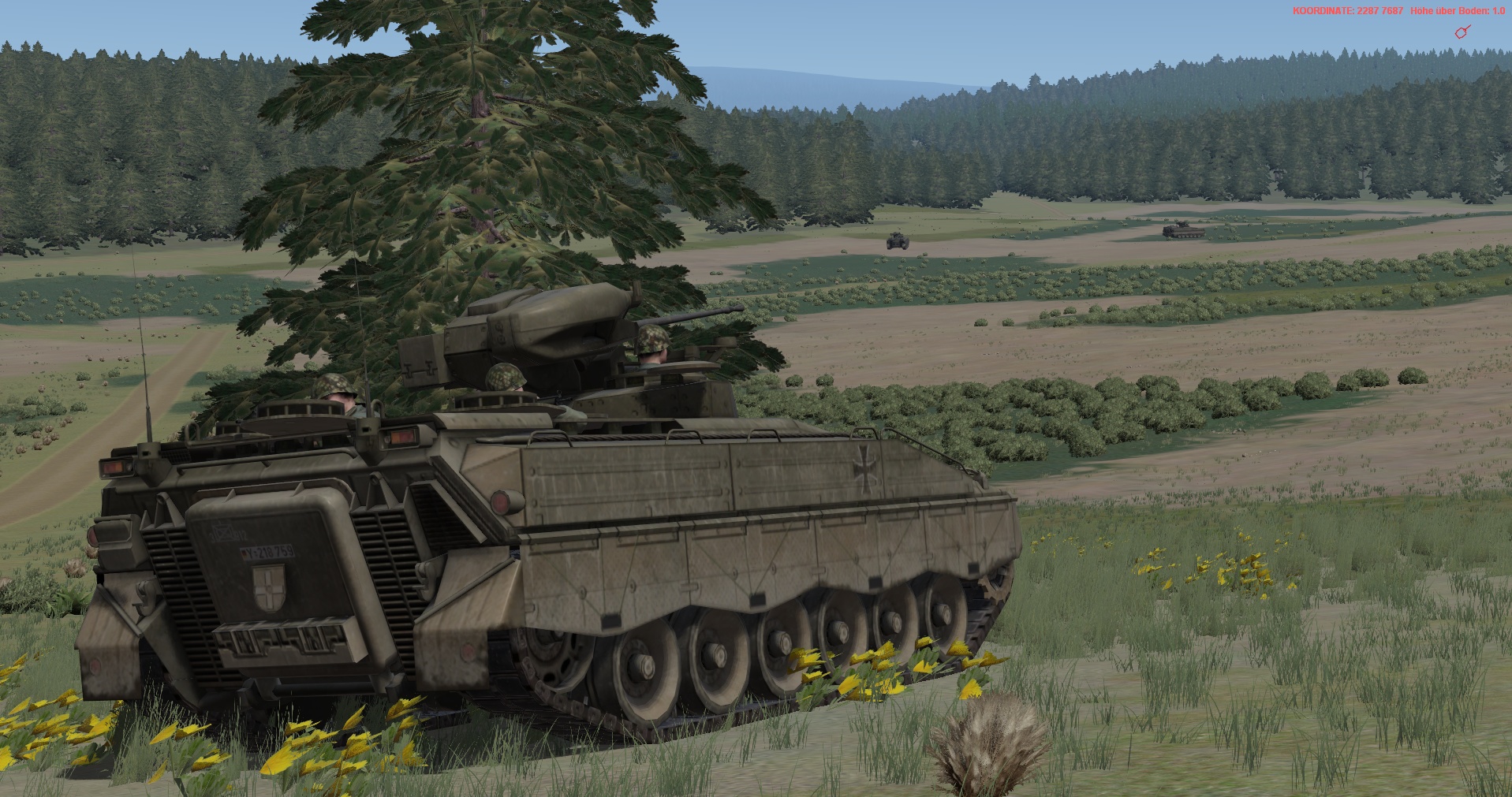Screen dimensions: 1512x797
Task: Click the red vehicle orientation indicator icon
Action: [1462, 32]
